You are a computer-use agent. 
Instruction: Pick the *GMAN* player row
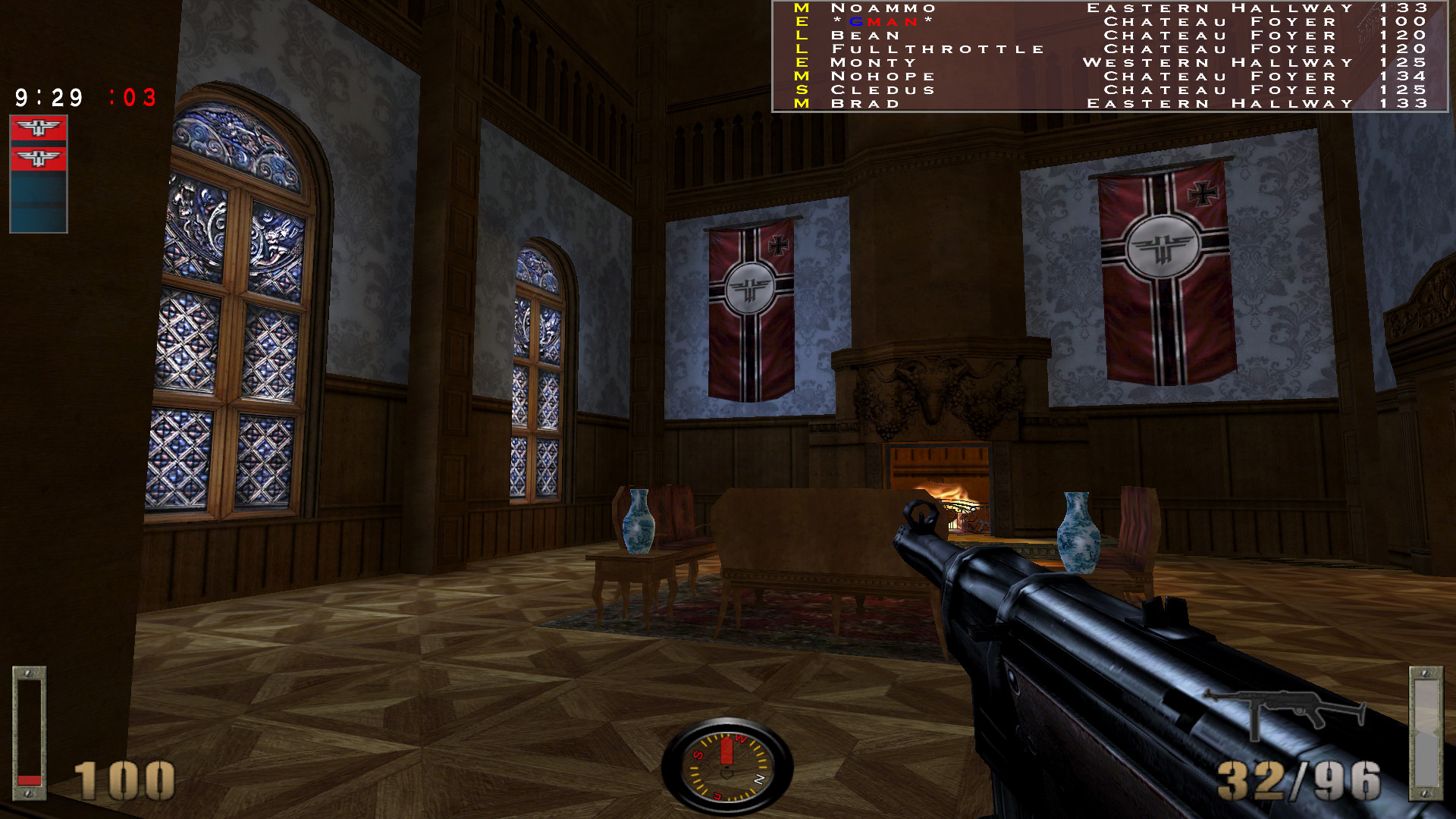[x=883, y=22]
